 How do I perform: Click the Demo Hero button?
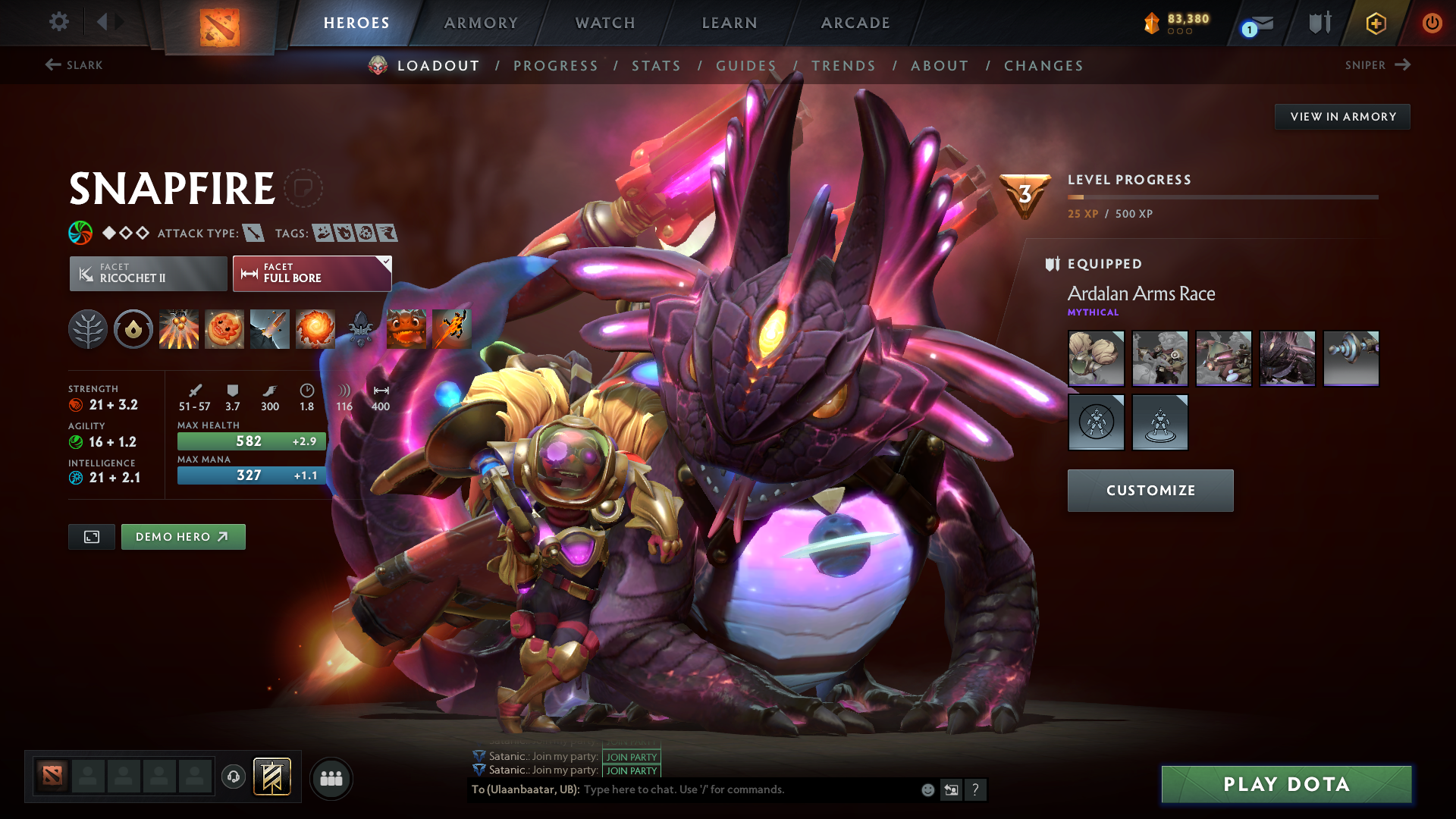183,536
